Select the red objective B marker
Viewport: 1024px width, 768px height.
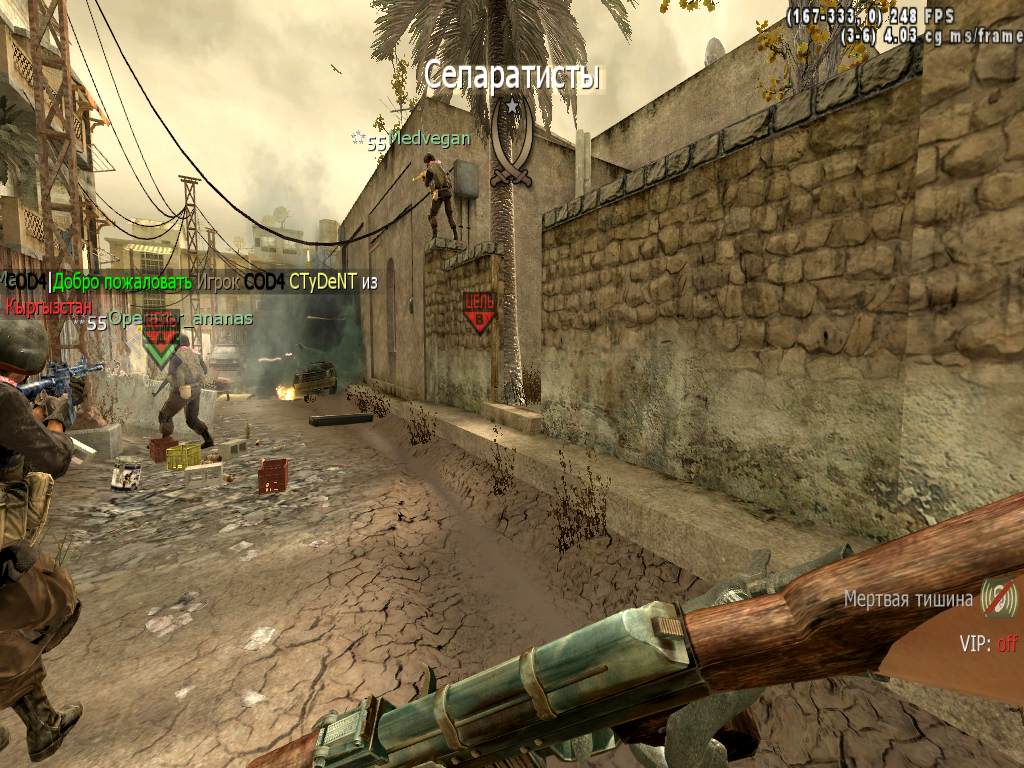pos(479,312)
